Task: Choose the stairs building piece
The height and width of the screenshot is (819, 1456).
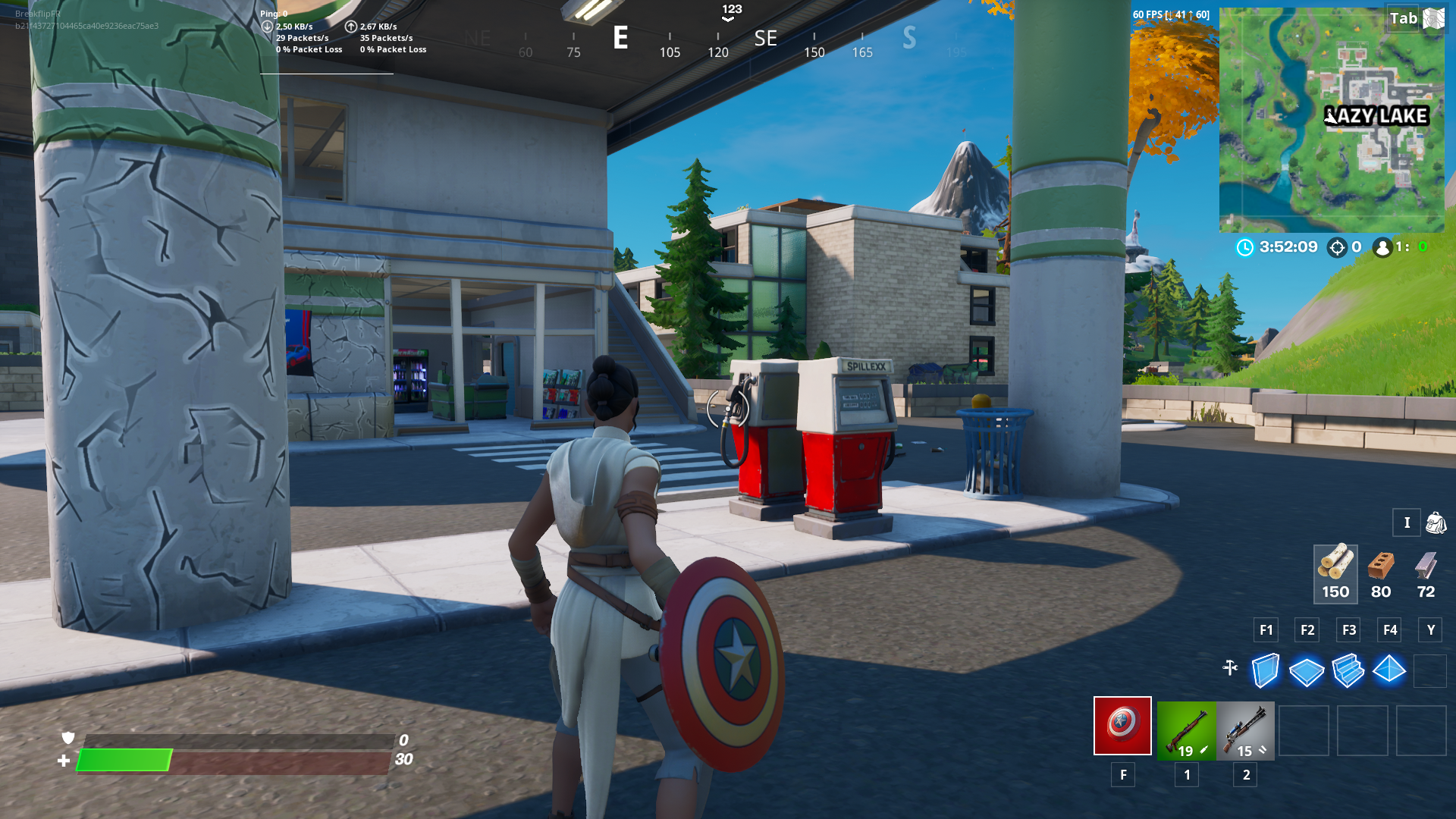Action: tap(1348, 670)
